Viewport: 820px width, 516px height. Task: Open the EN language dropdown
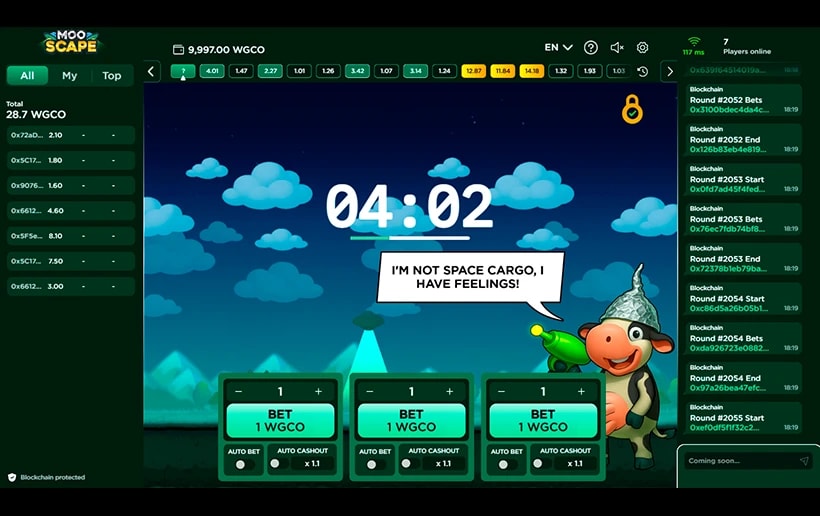558,47
